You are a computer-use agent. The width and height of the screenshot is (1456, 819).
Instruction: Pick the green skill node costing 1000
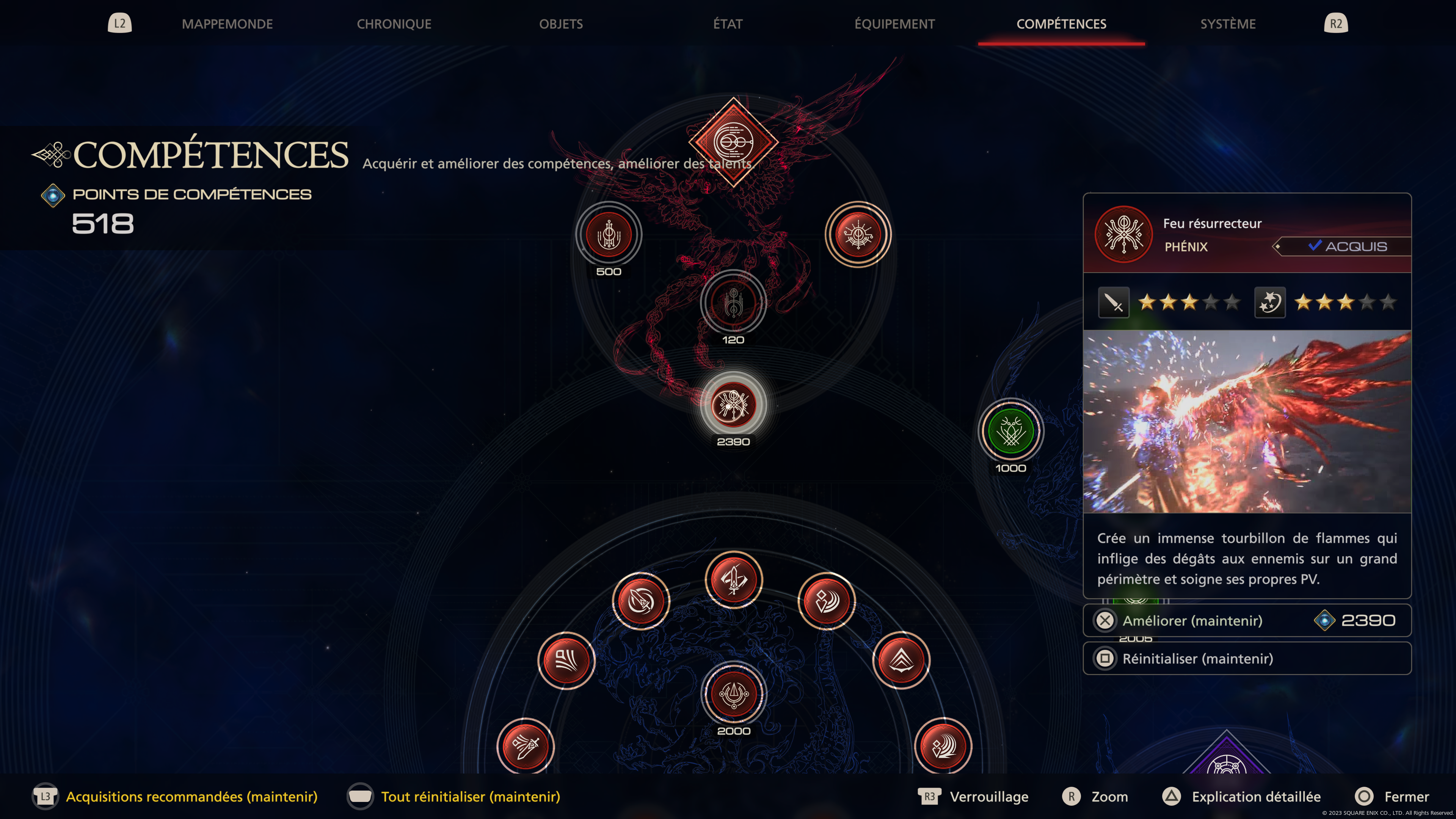tap(1010, 432)
